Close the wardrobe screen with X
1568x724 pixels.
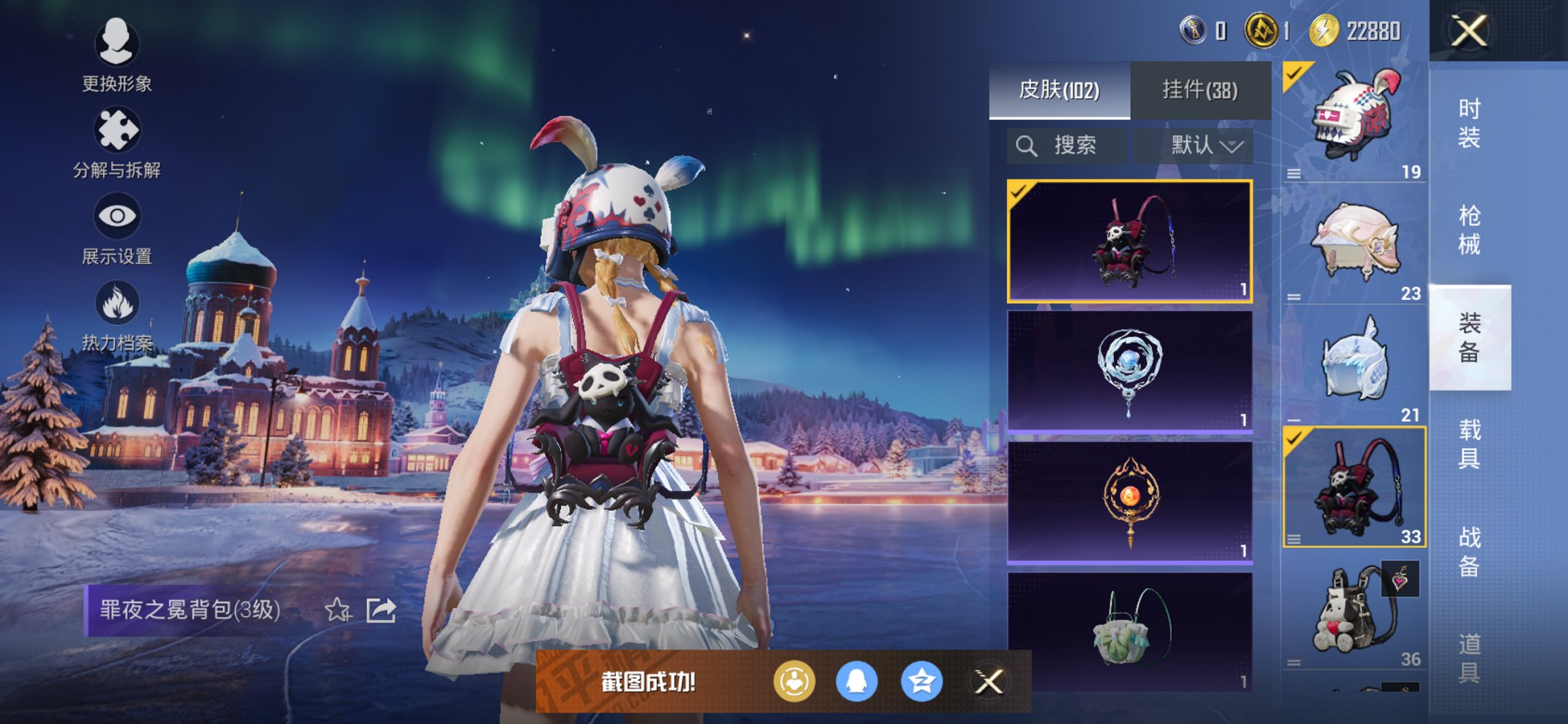click(x=1468, y=31)
